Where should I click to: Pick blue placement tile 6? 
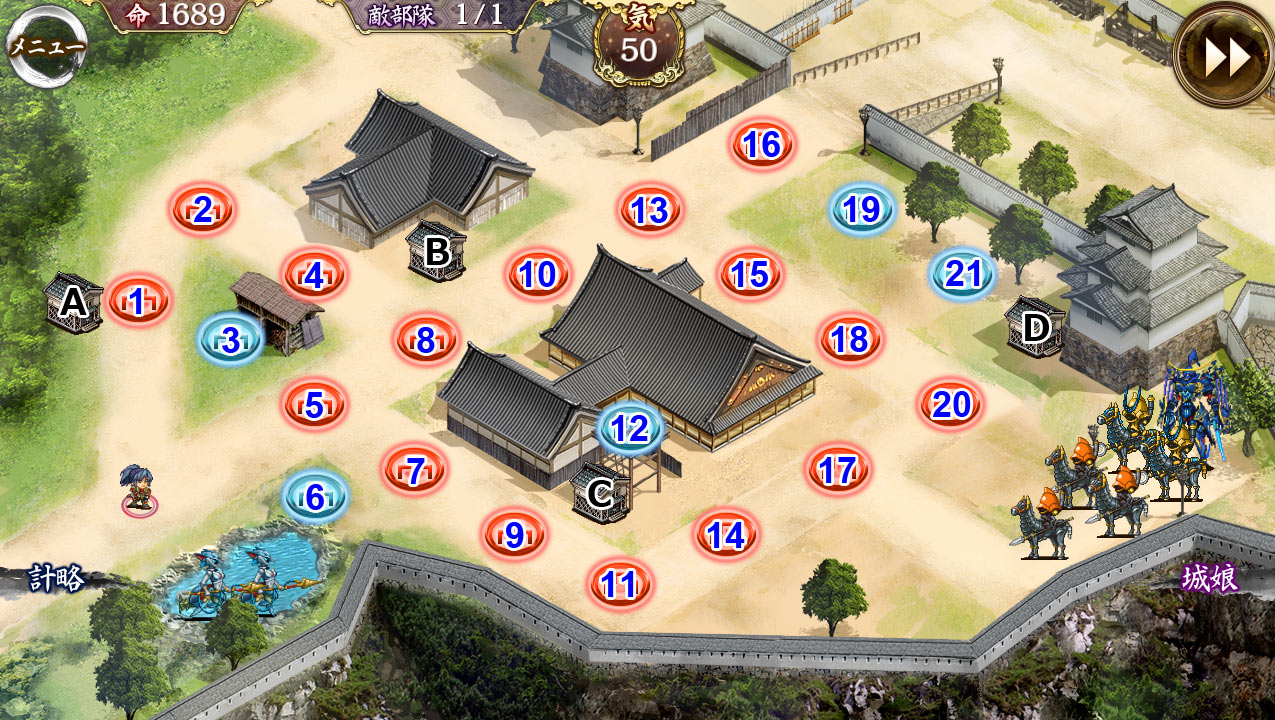315,497
